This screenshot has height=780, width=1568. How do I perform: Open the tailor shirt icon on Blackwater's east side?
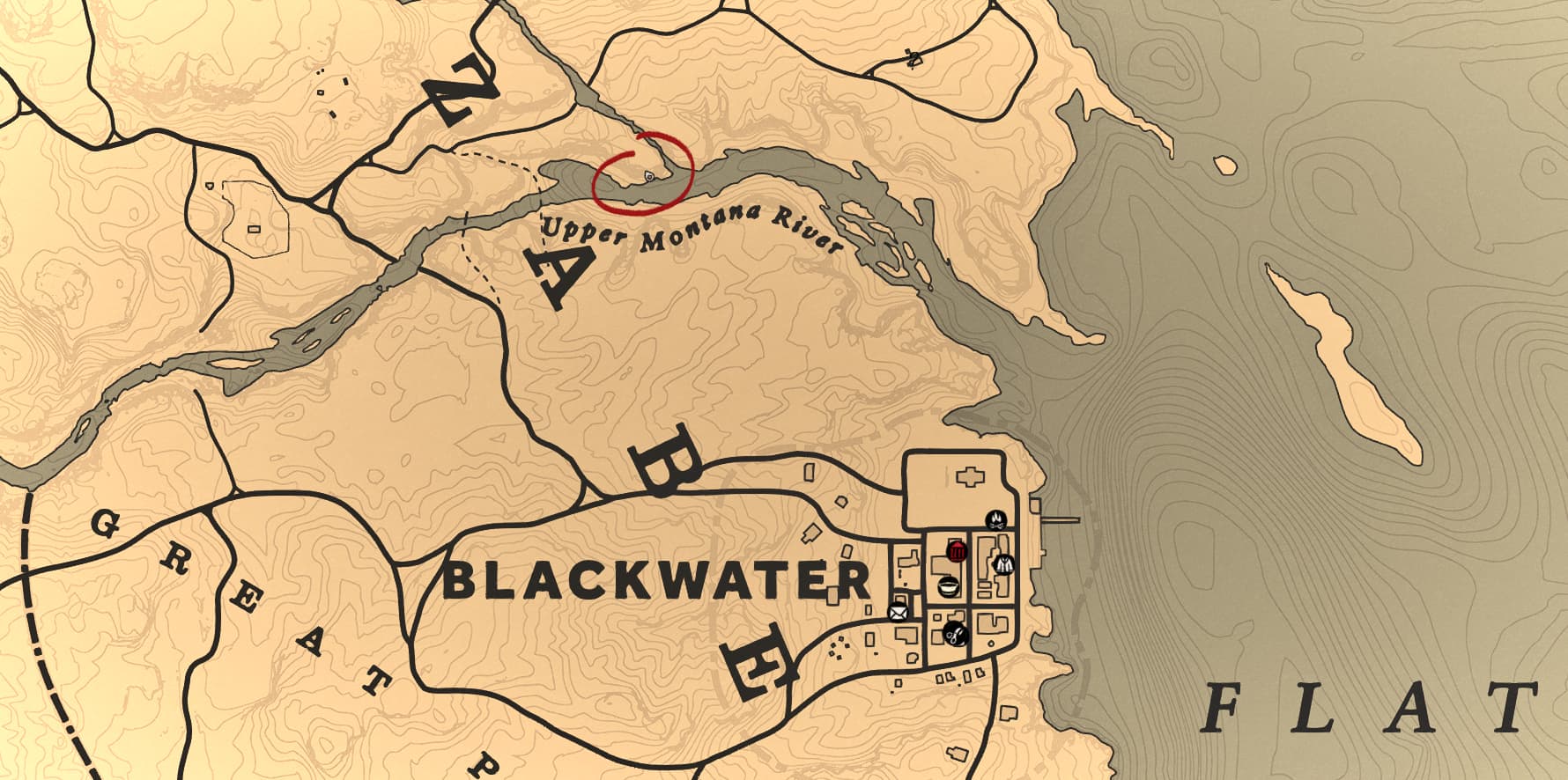(x=1002, y=566)
